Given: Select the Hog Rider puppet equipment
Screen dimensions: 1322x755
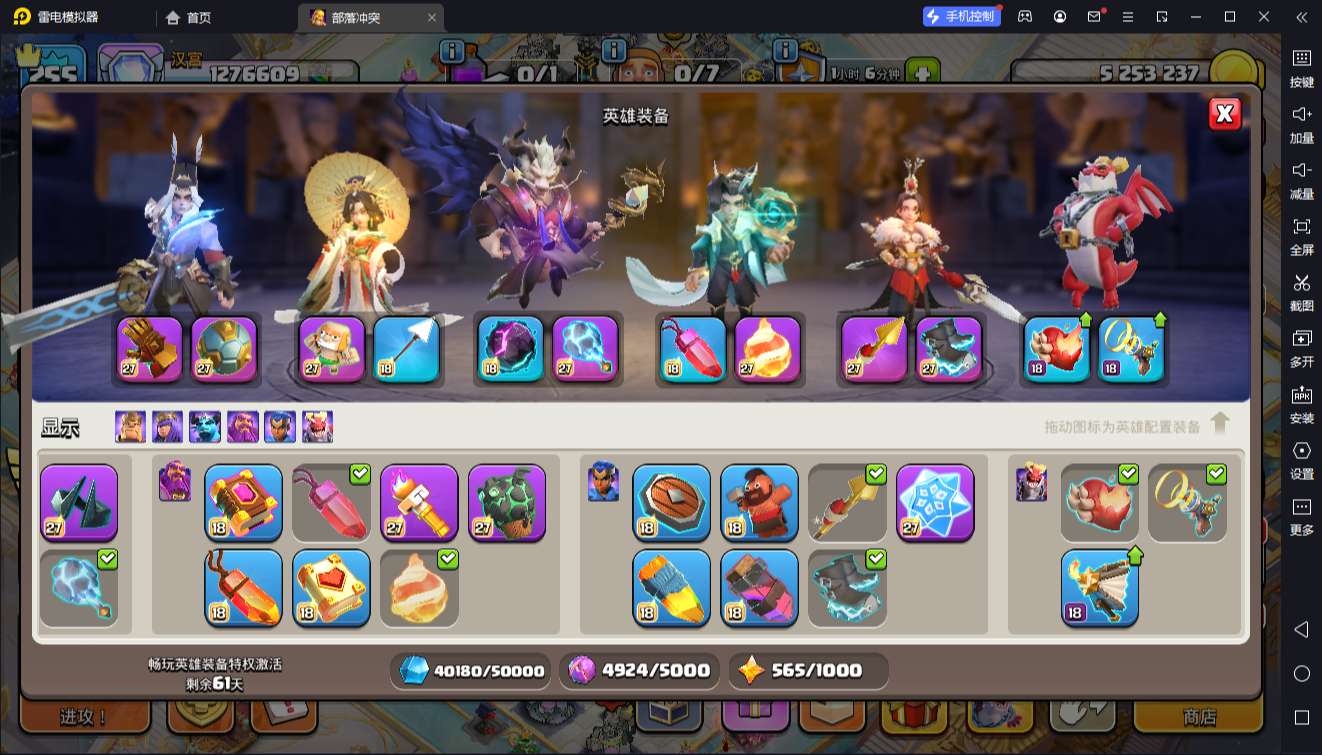Looking at the screenshot, I should pyautogui.click(x=759, y=502).
